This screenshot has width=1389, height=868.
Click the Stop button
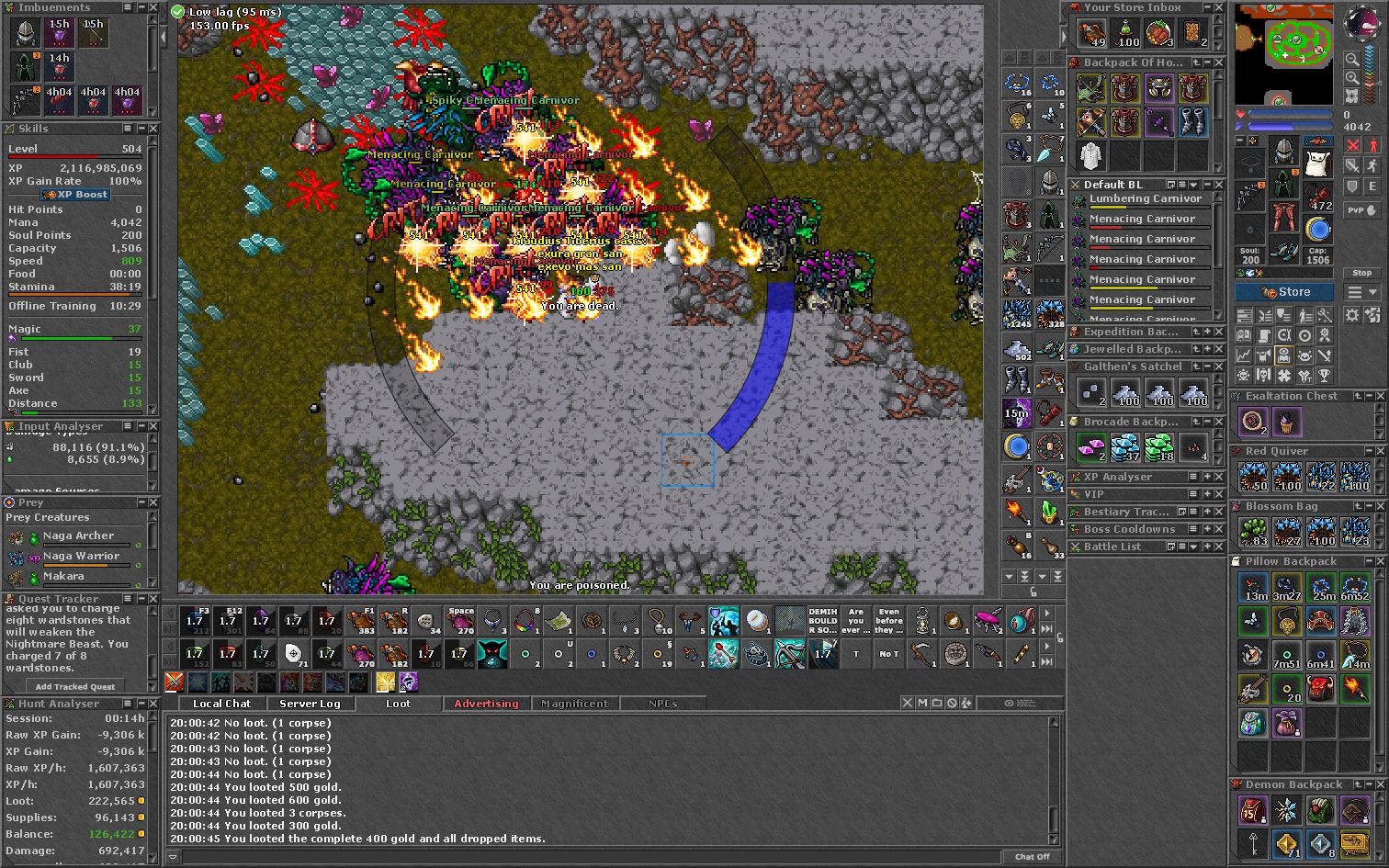[x=1361, y=273]
